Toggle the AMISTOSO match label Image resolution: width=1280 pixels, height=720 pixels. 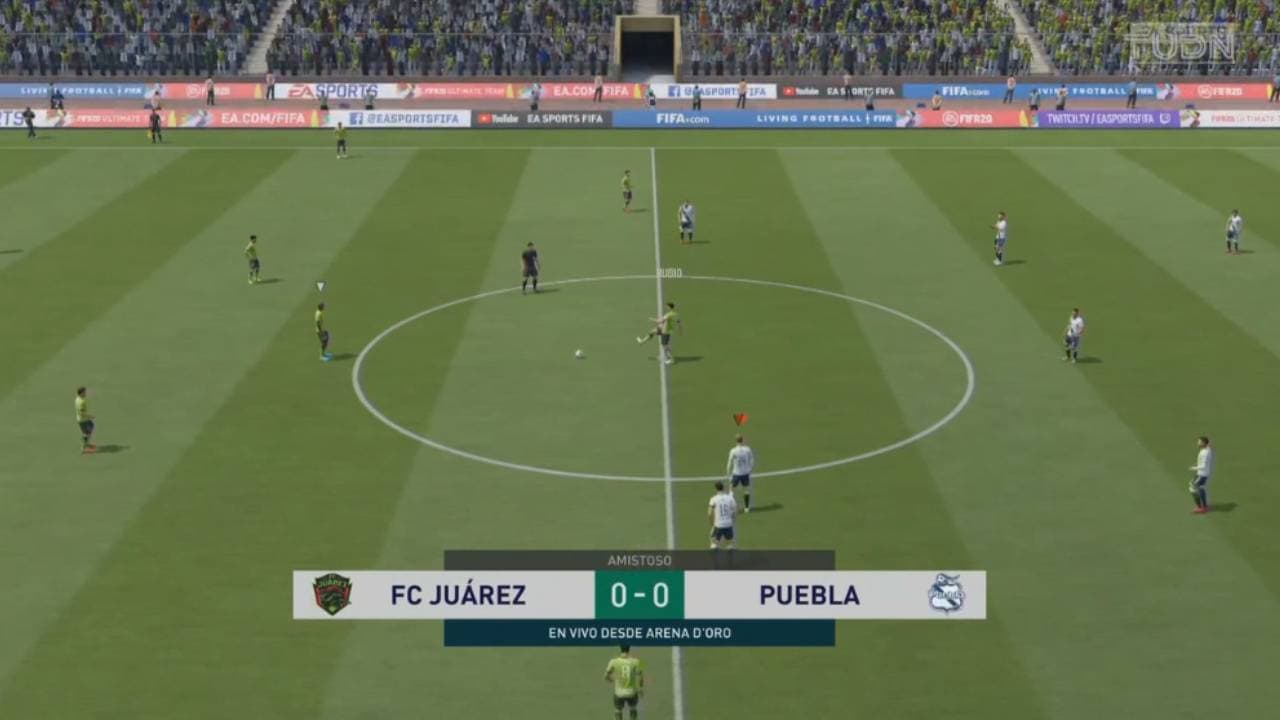tap(639, 561)
